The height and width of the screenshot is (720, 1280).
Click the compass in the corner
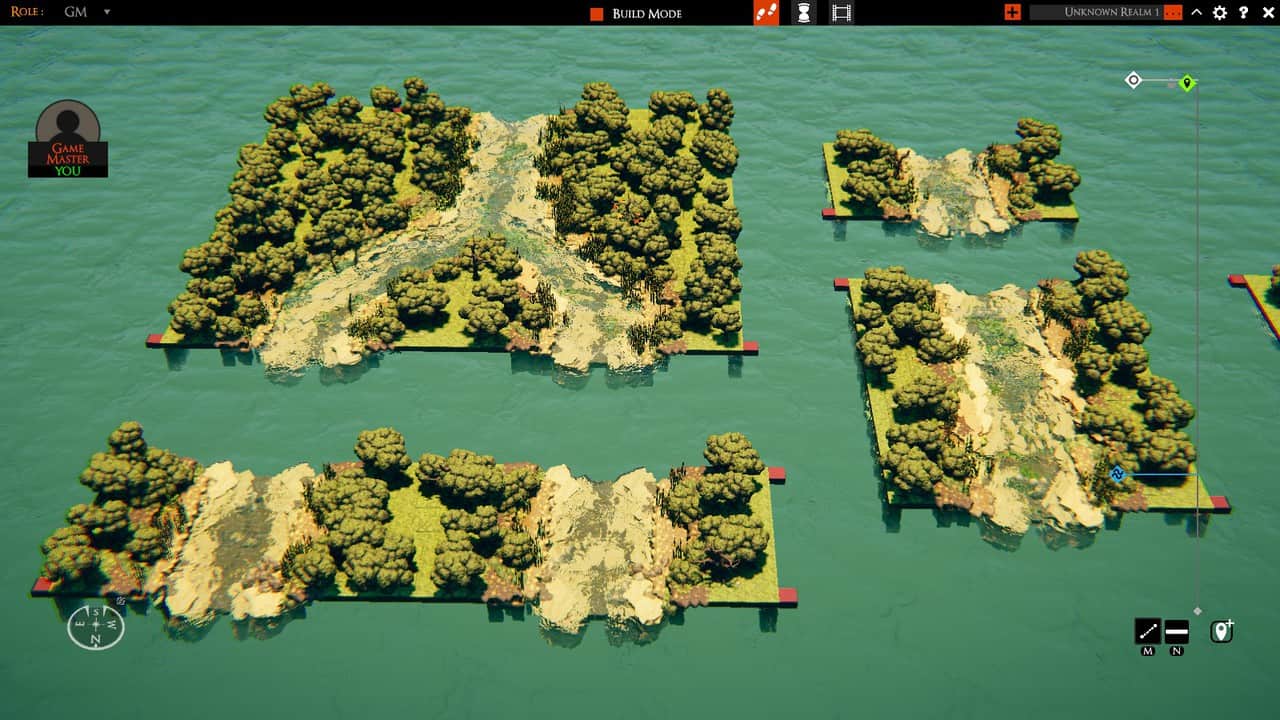click(x=95, y=626)
